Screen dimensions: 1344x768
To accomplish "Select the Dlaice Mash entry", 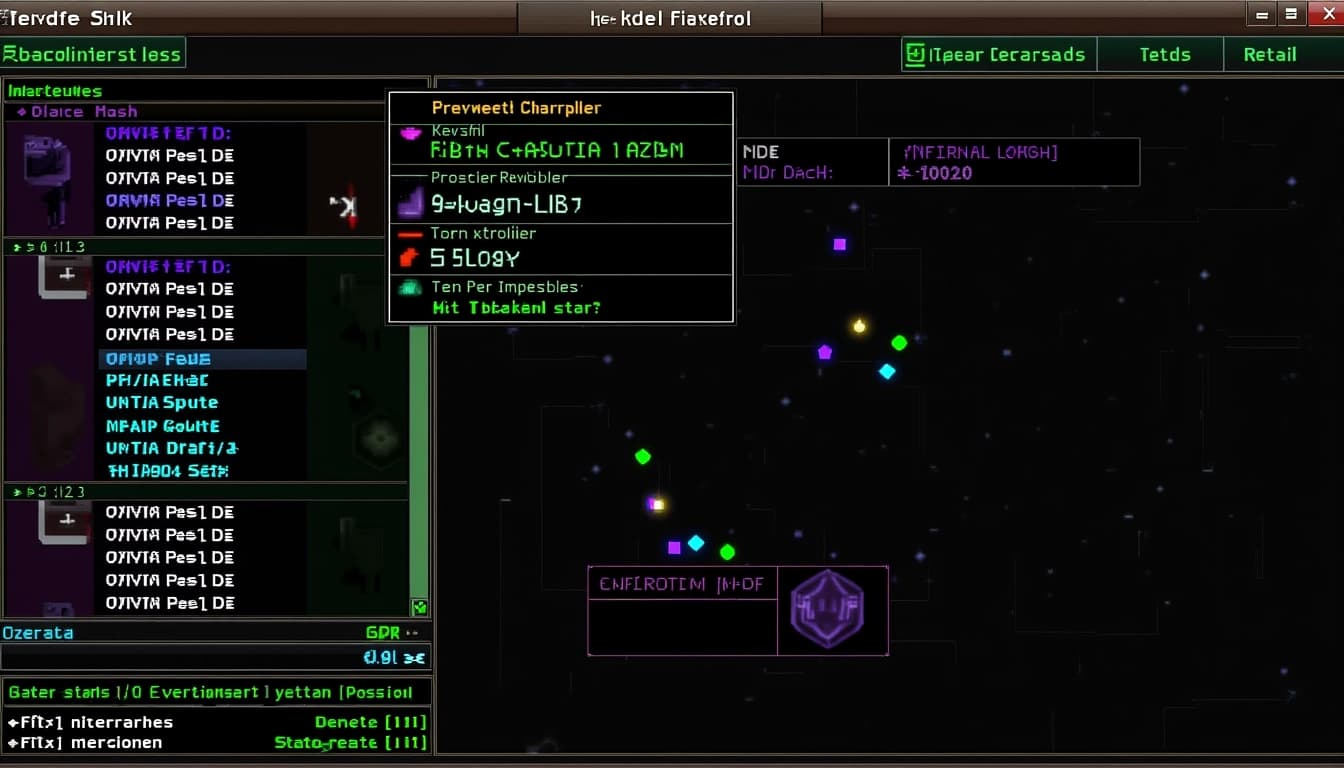I will tap(84, 112).
